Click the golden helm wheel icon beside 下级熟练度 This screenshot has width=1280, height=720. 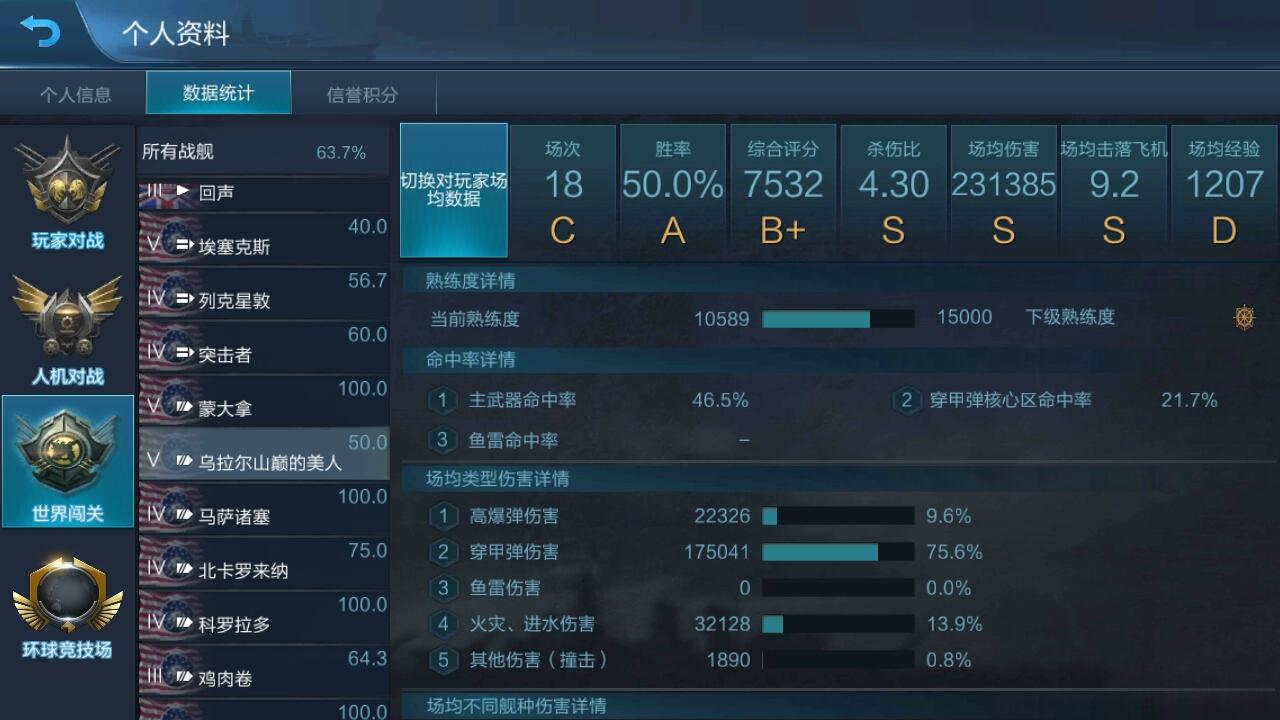tap(1244, 317)
